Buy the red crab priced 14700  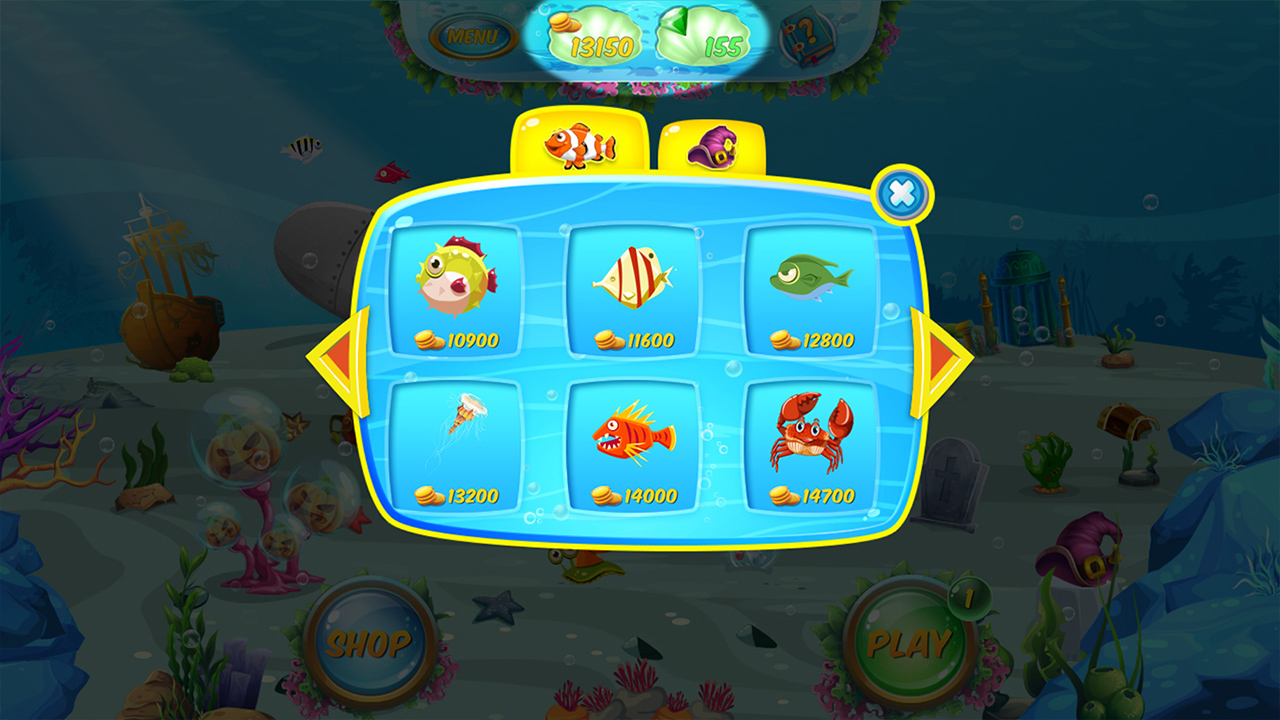pos(805,440)
